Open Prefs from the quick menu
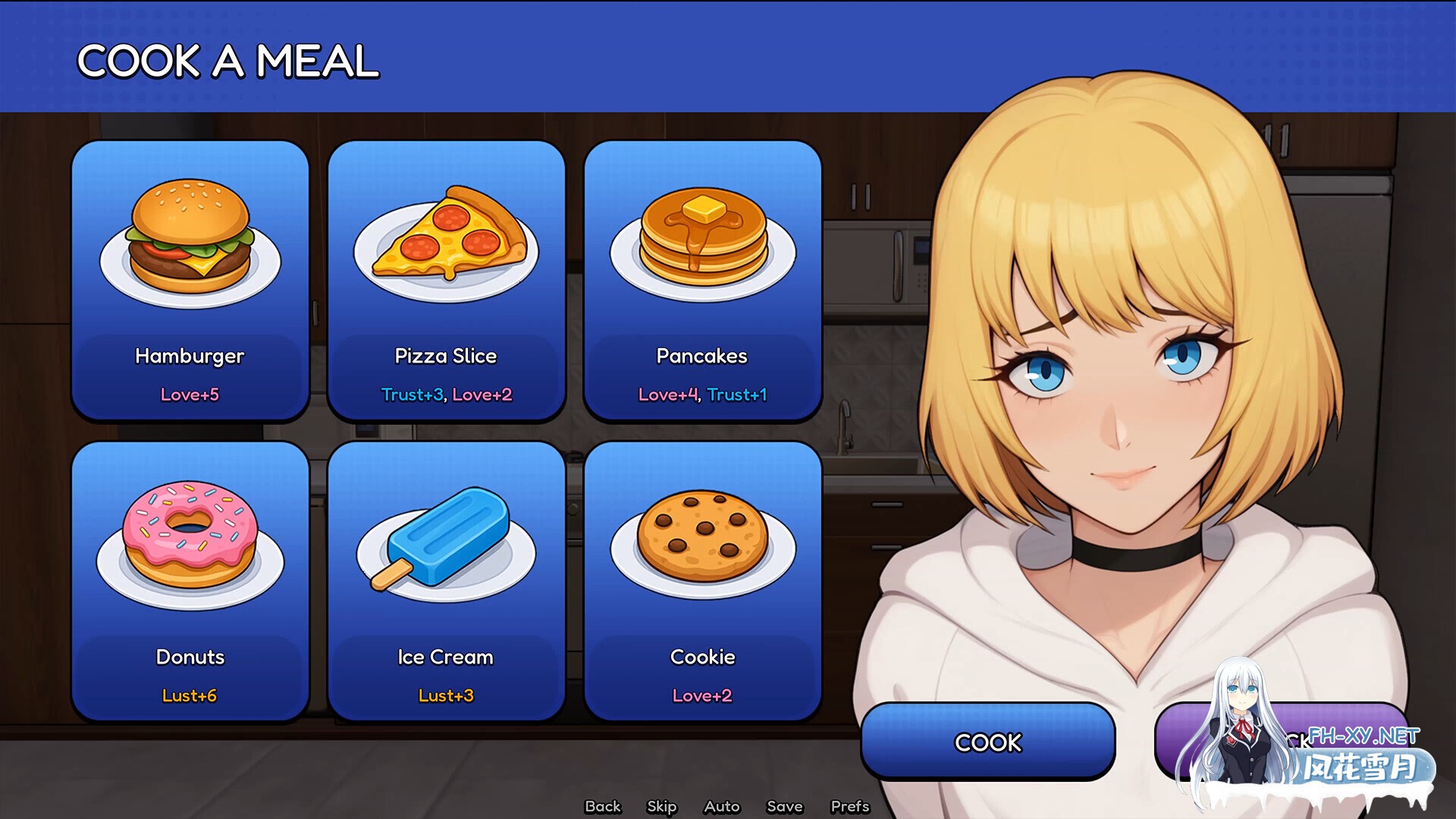The image size is (1456, 819). pos(849,806)
